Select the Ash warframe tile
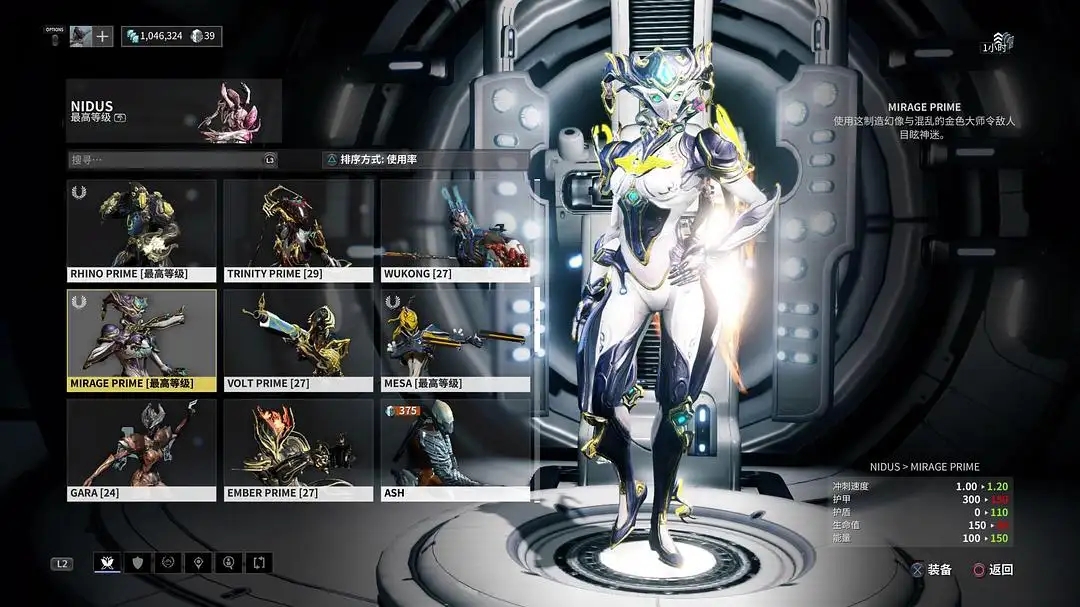 pyautogui.click(x=455, y=450)
